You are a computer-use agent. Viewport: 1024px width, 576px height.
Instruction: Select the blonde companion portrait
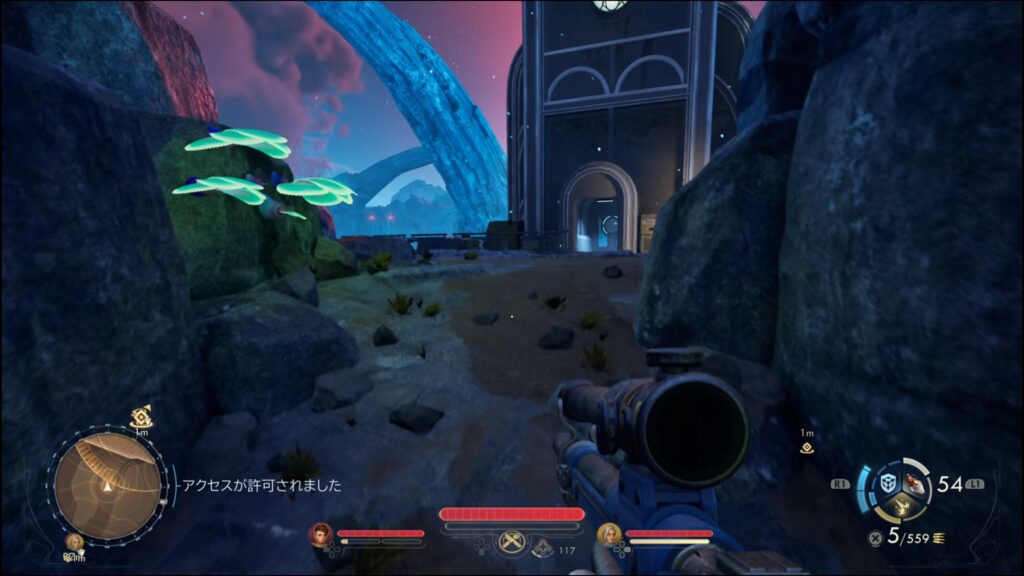coord(608,534)
